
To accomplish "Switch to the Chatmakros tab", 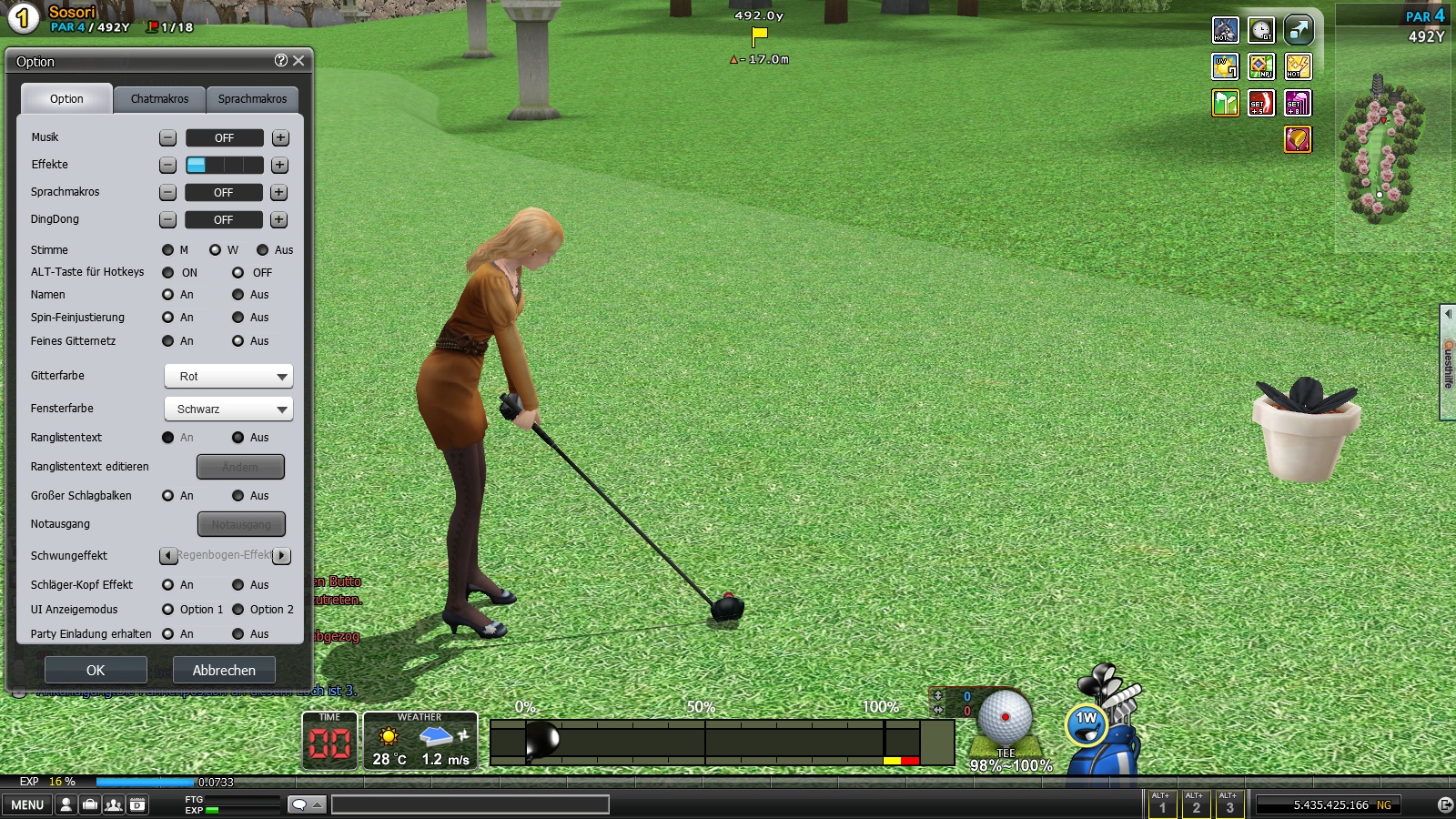I will click(159, 99).
